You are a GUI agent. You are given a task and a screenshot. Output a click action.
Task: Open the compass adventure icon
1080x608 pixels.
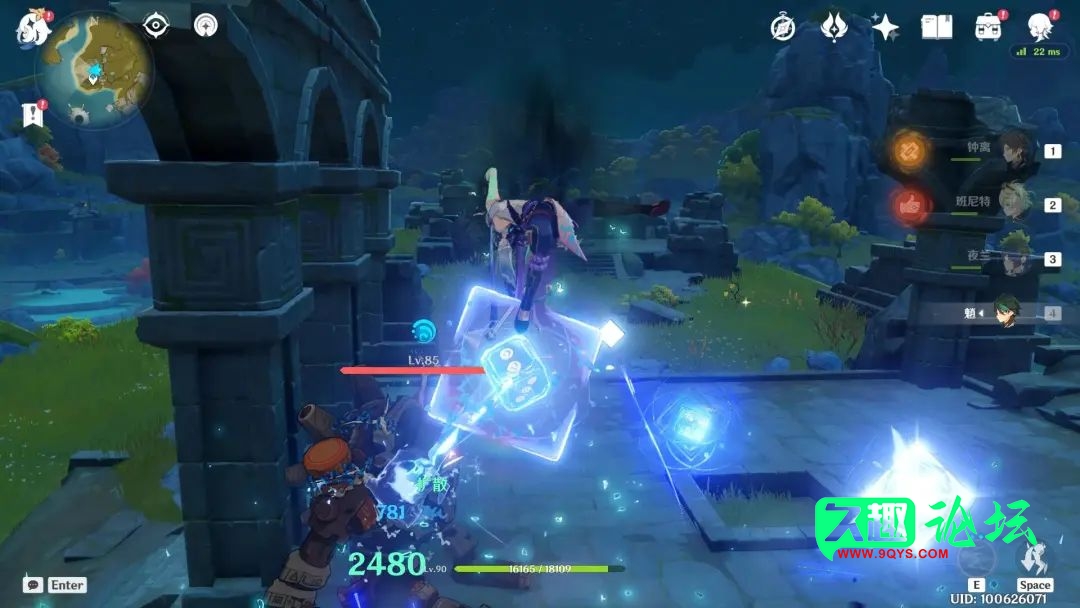click(783, 27)
